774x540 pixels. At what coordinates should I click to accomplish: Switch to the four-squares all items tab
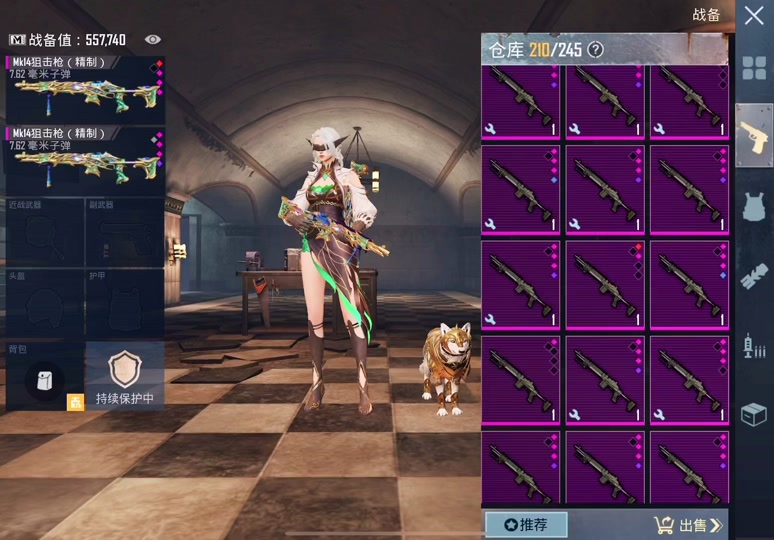pyautogui.click(x=753, y=68)
